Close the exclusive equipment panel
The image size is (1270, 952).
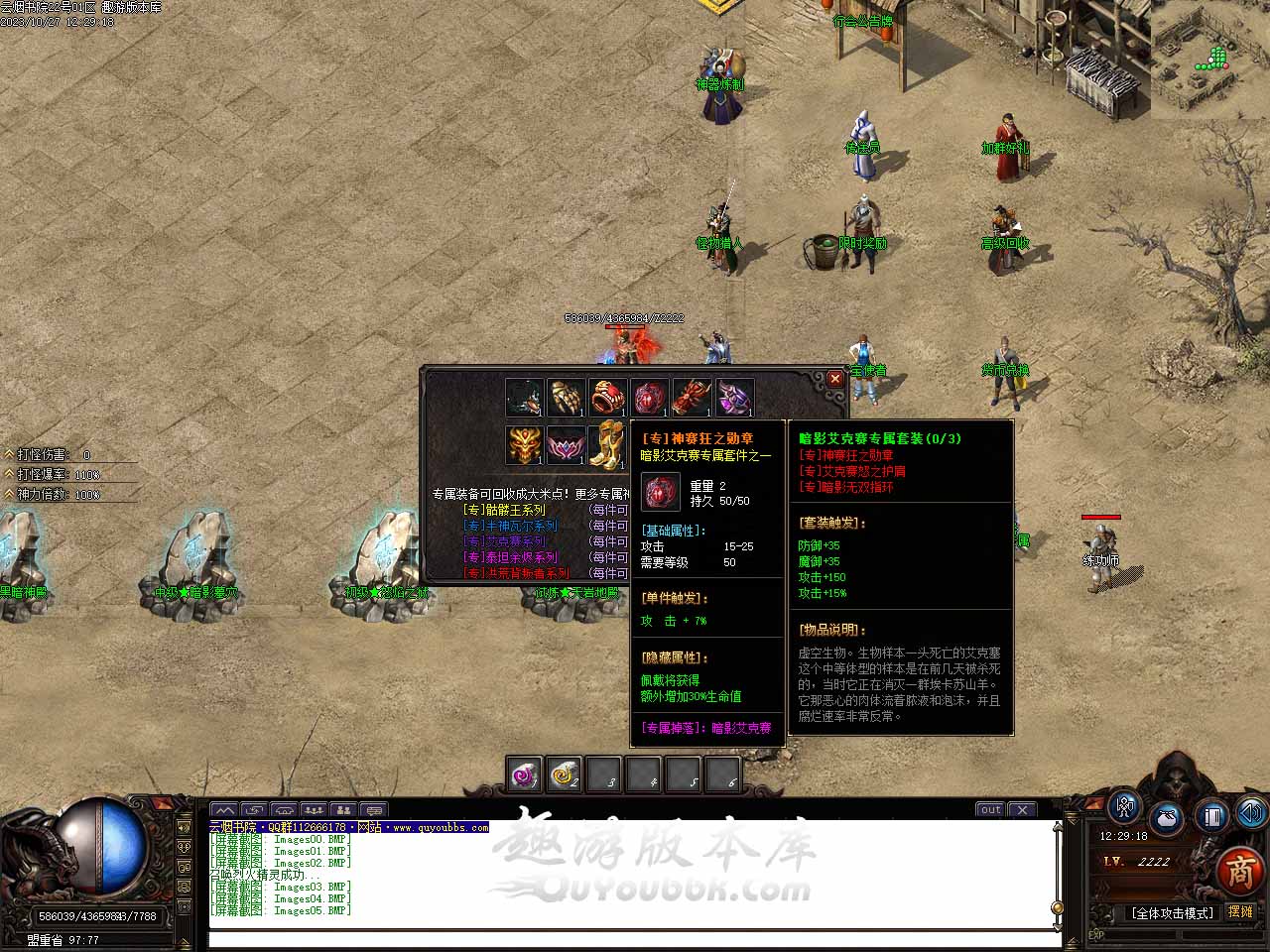point(835,379)
